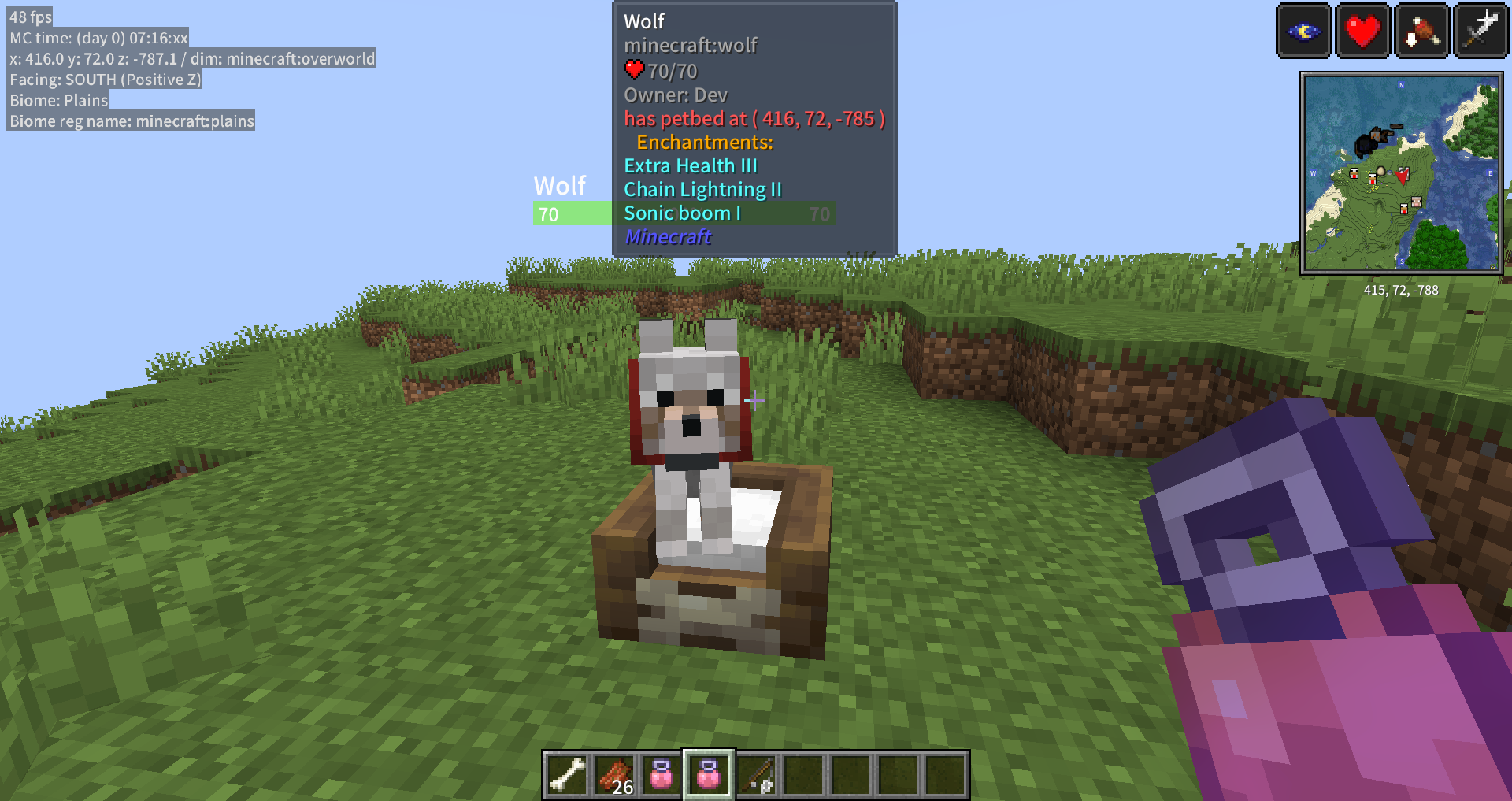Open the minimap

[1401, 173]
